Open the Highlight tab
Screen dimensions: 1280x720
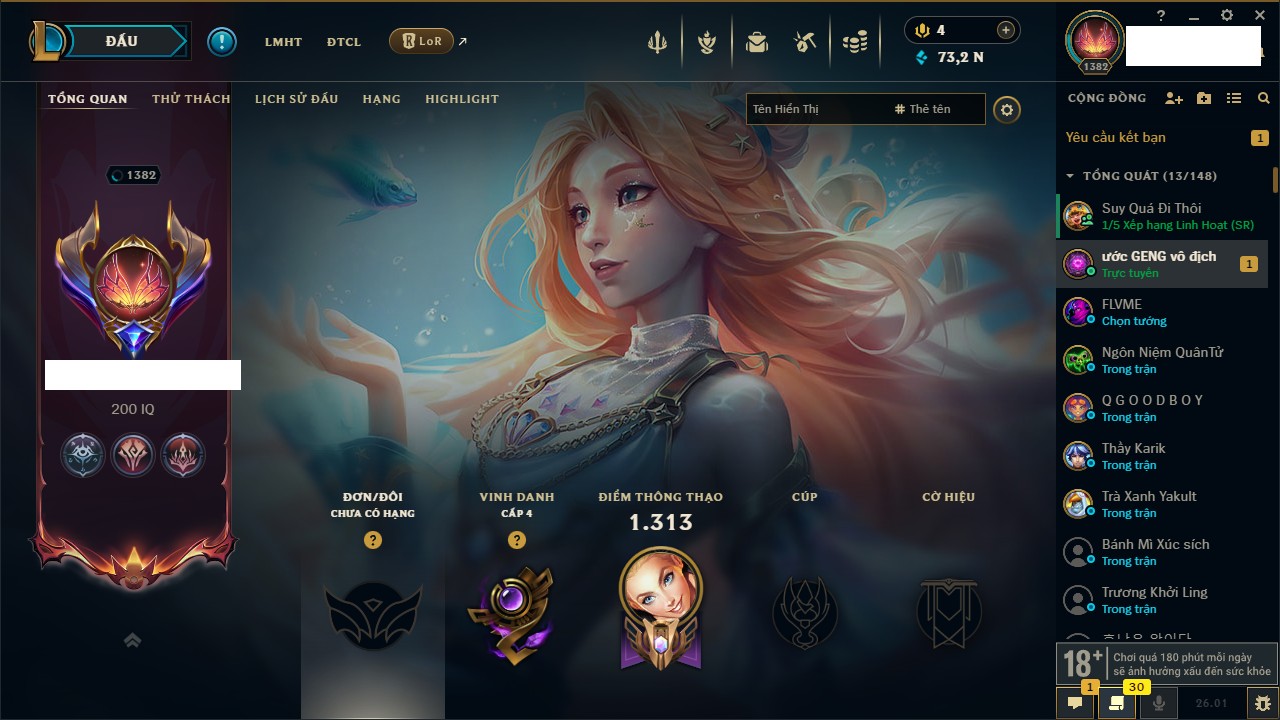coord(461,99)
